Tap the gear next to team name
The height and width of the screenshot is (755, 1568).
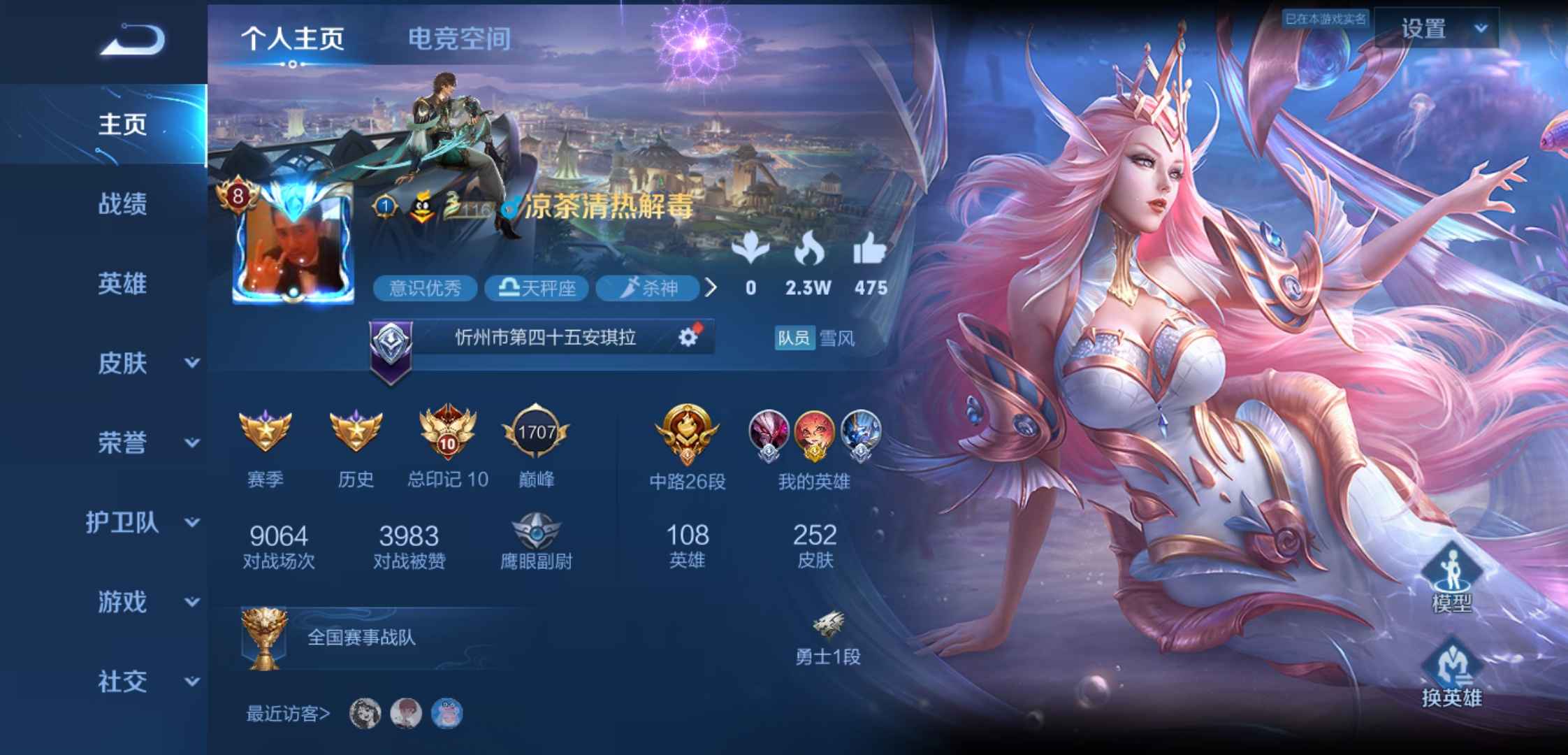pos(688,336)
